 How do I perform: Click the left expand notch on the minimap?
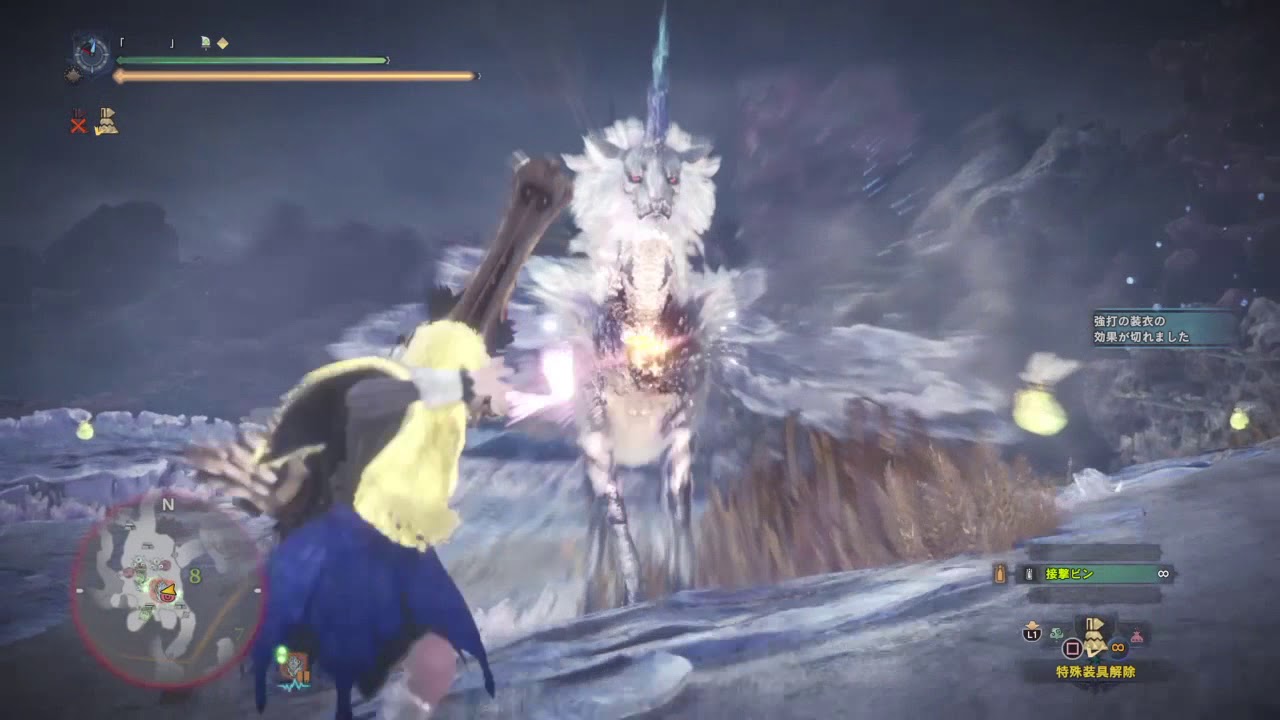coord(80,589)
